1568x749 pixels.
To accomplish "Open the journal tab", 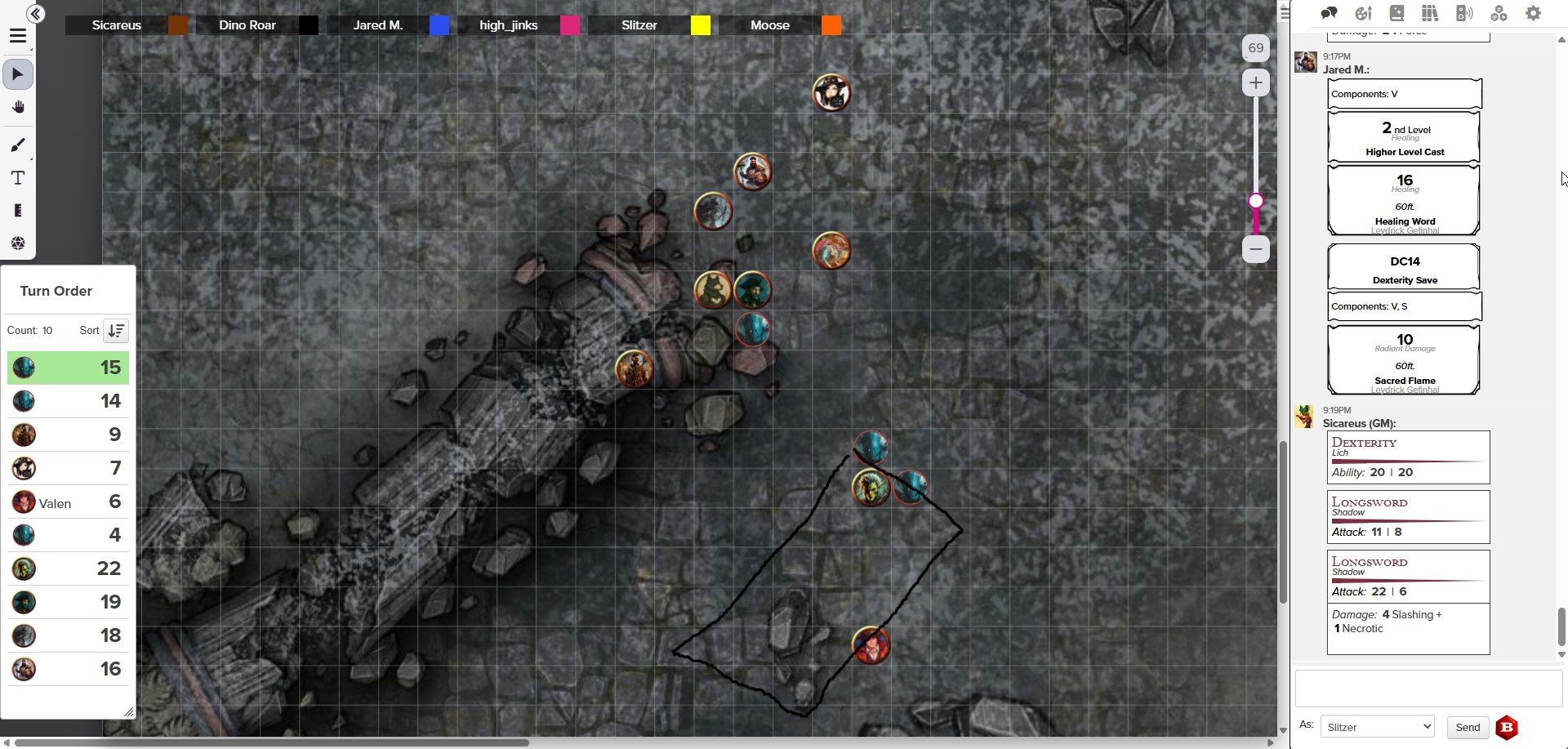I will click(x=1396, y=13).
